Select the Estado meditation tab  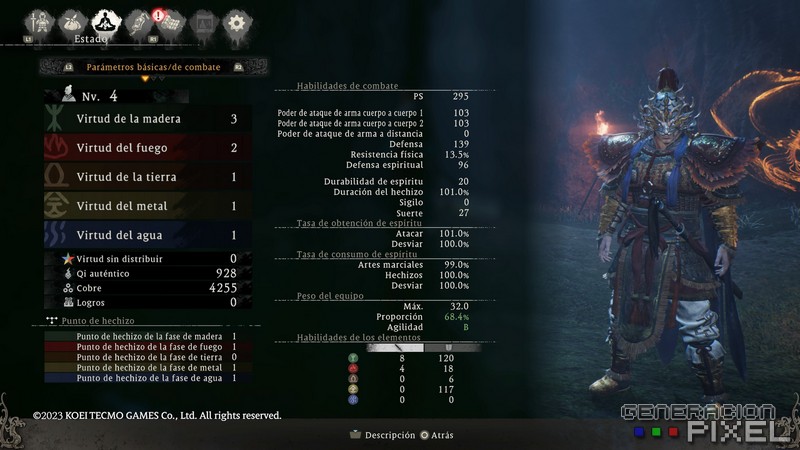(x=105, y=21)
